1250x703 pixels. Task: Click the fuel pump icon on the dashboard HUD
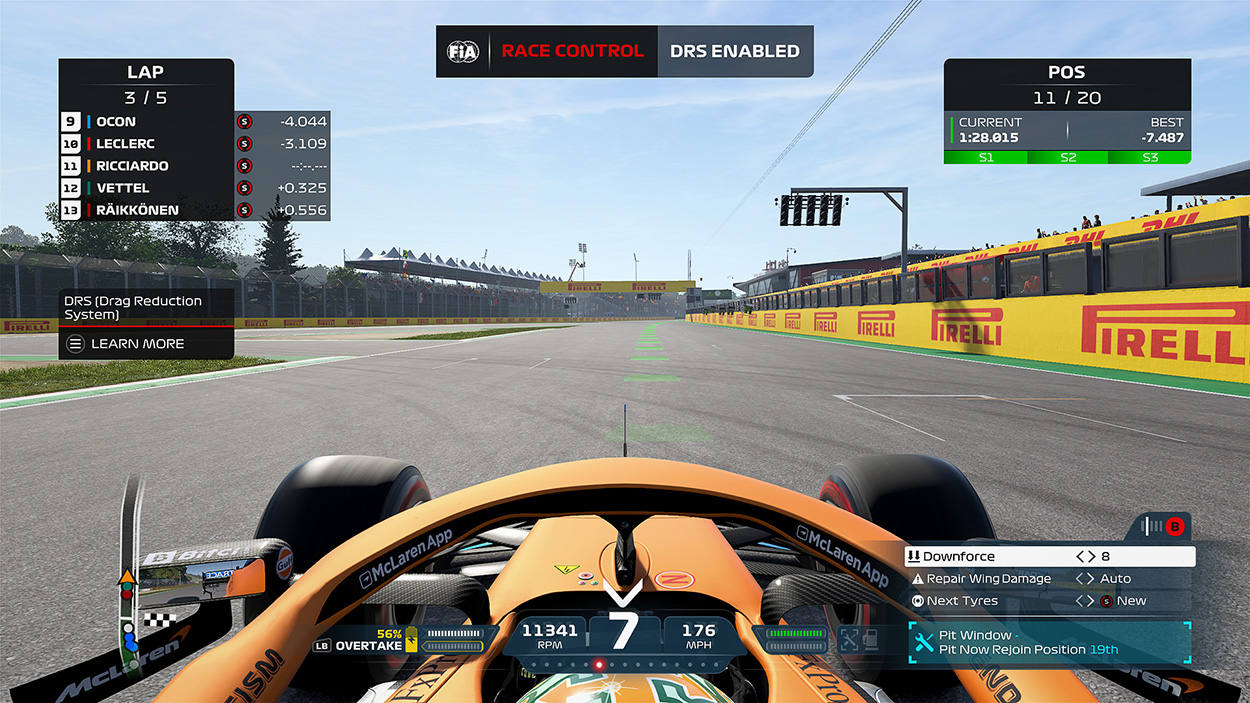(x=872, y=639)
